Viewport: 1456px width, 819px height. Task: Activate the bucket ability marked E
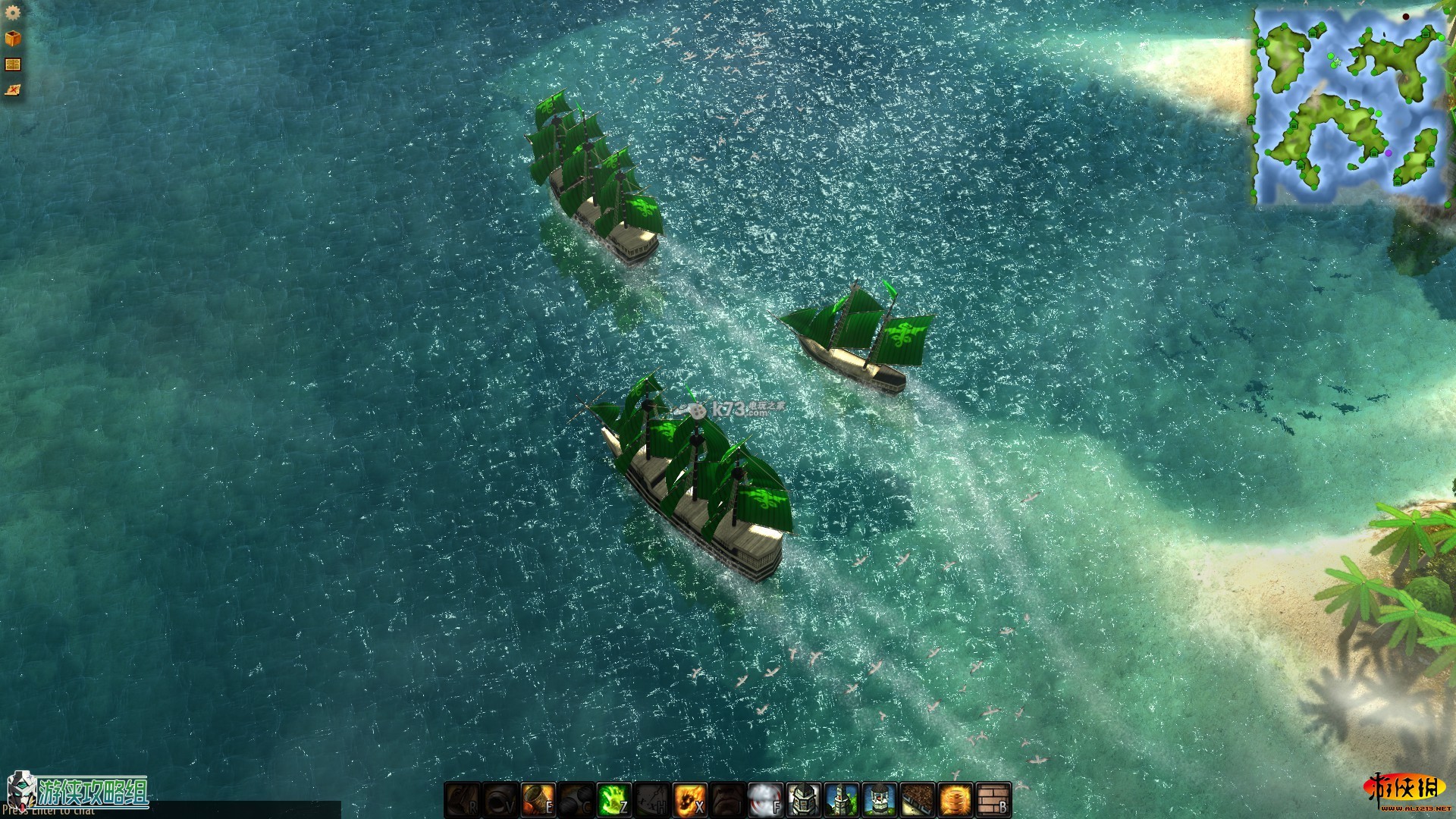coord(538,799)
